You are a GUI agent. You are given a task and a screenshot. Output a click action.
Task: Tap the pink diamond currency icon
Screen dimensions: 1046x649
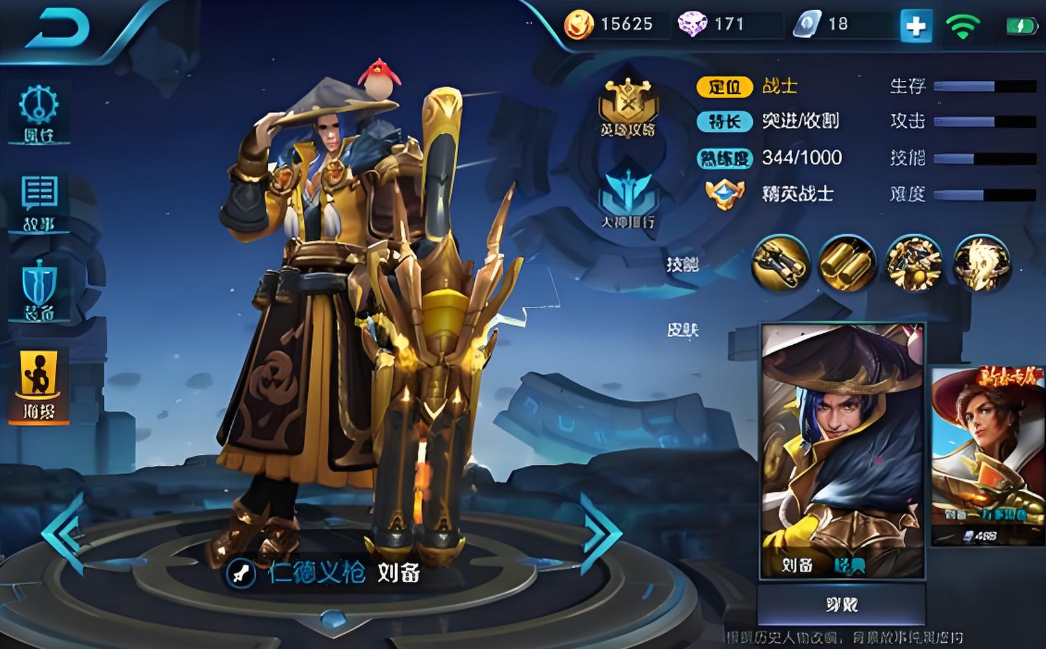tap(692, 25)
